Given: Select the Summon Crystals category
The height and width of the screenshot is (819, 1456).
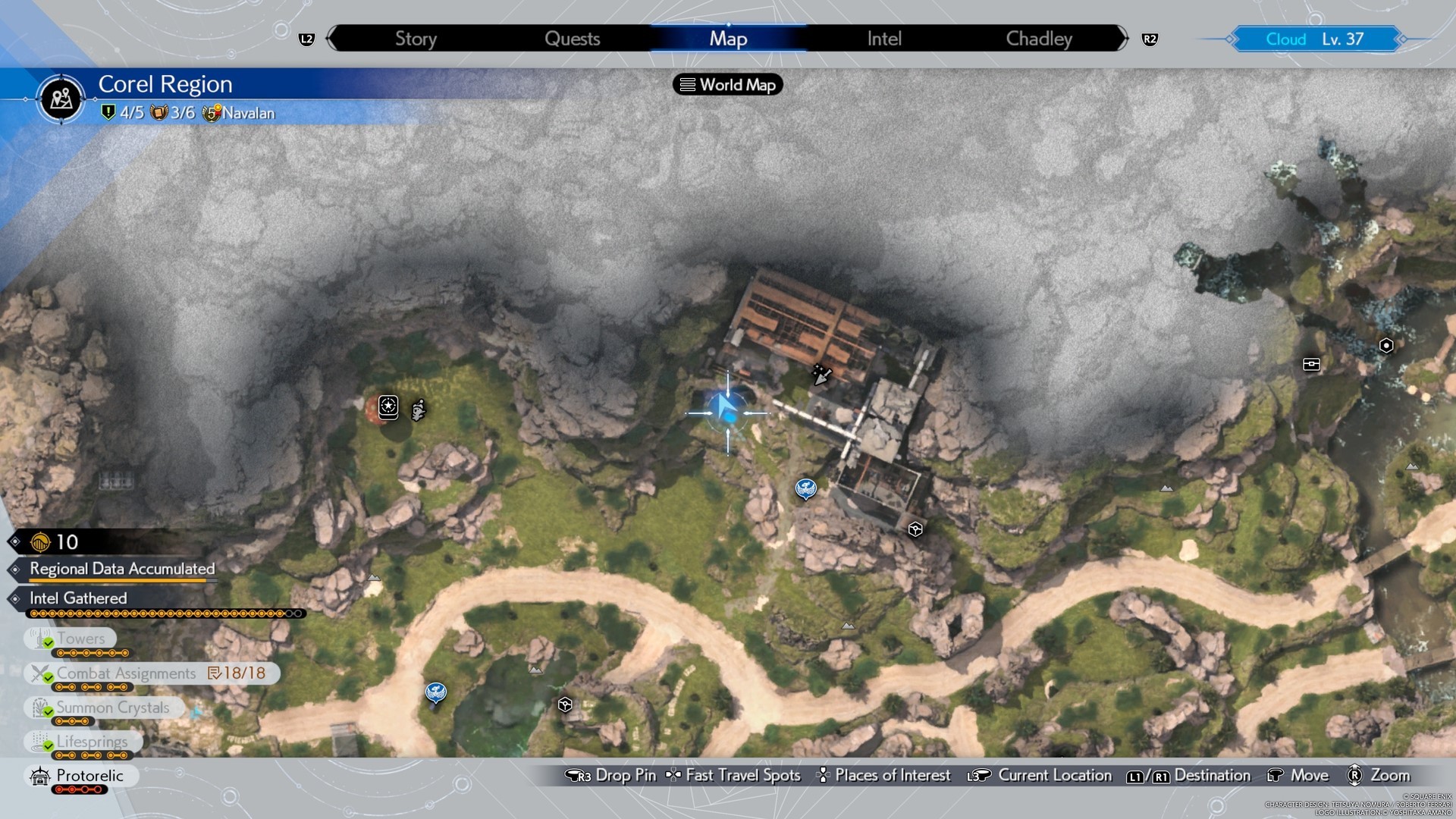Looking at the screenshot, I should [x=112, y=708].
